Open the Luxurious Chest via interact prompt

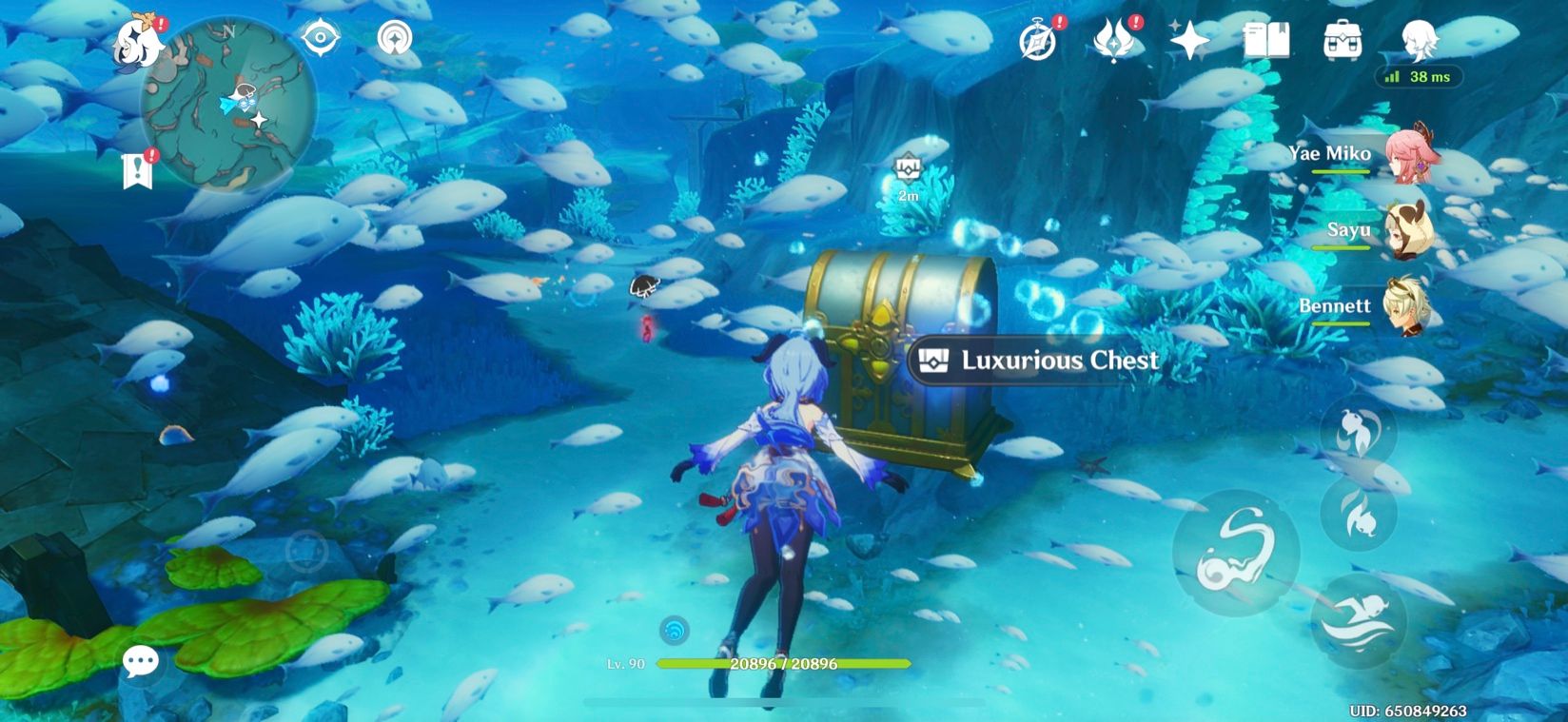pyautogui.click(x=1036, y=361)
